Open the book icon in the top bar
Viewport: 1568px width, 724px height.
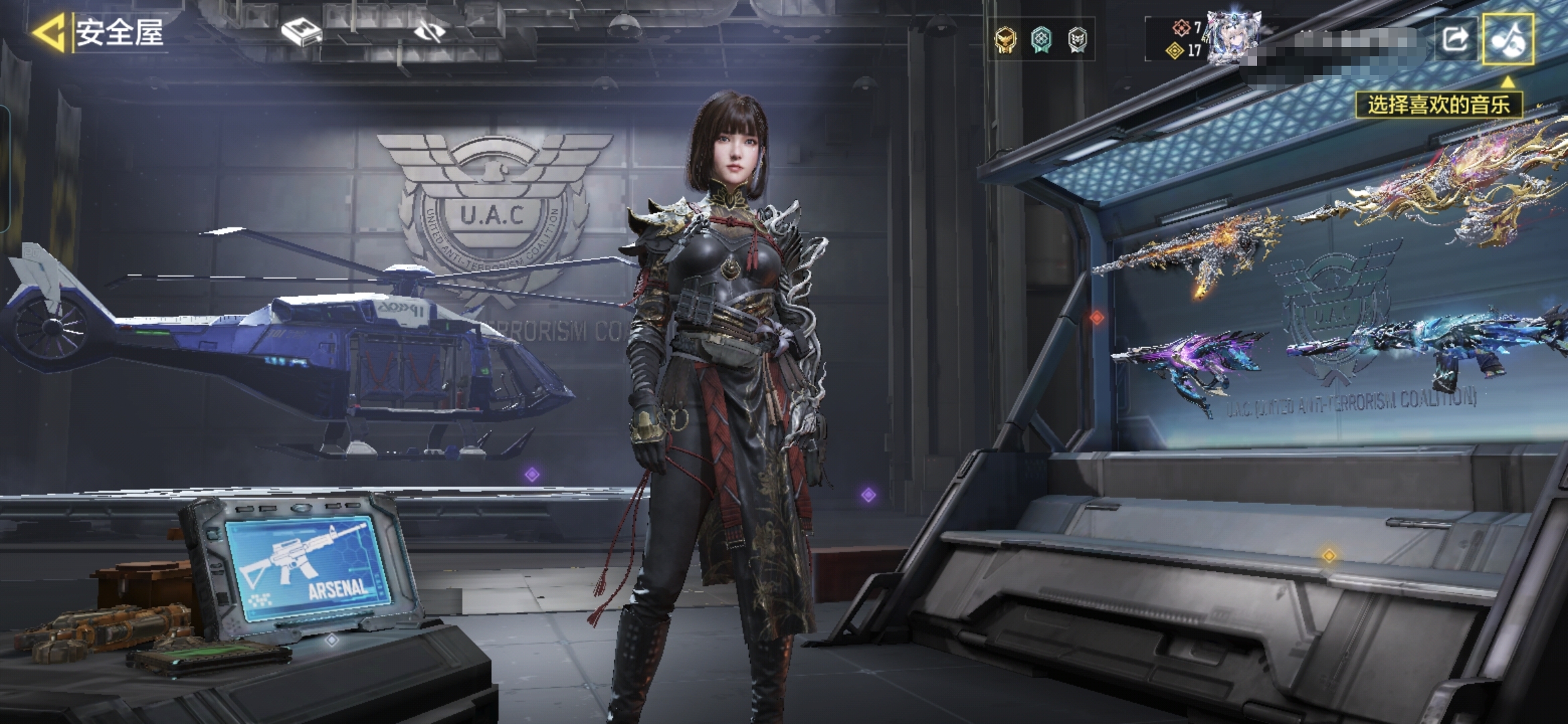coord(301,32)
